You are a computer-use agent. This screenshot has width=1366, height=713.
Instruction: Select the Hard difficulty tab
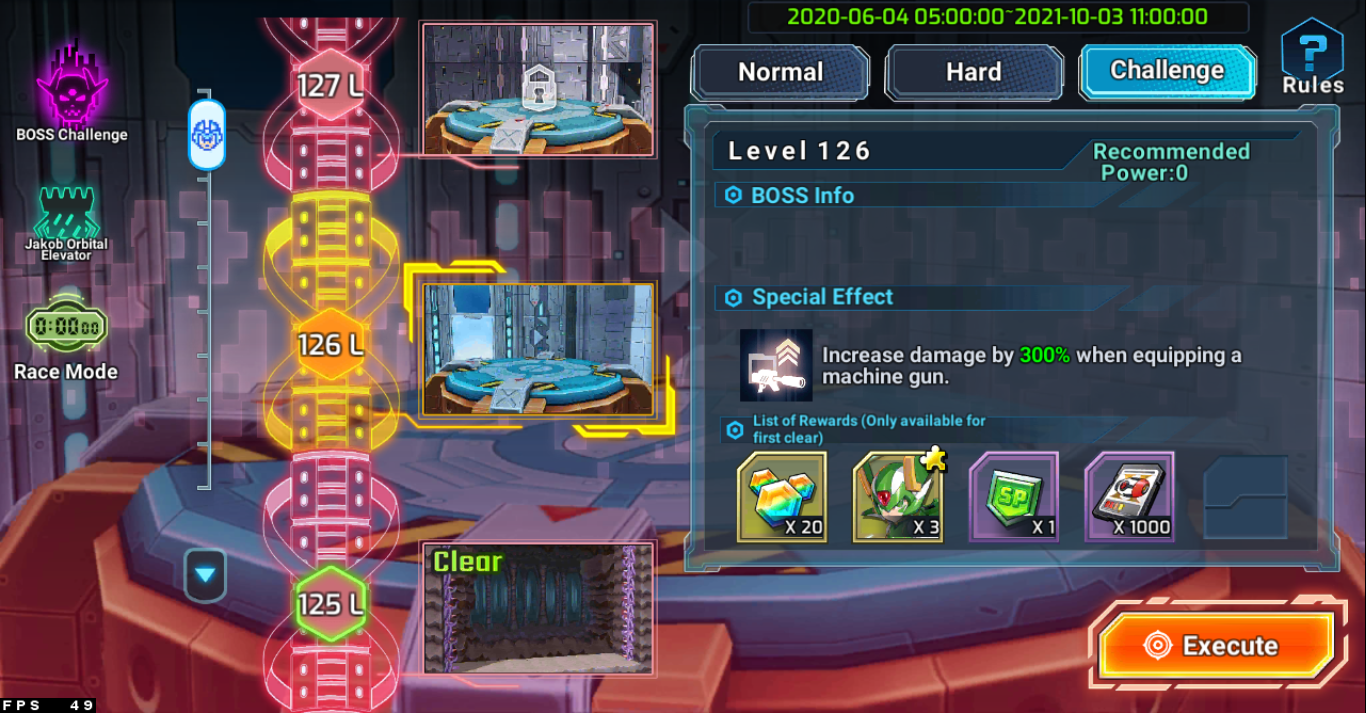(973, 72)
